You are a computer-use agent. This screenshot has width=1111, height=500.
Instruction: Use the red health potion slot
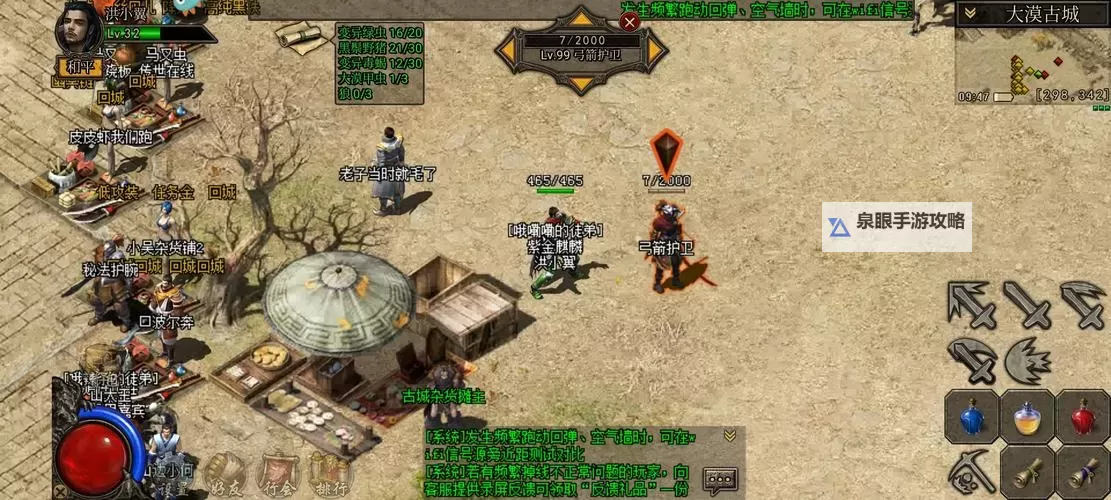1082,416
